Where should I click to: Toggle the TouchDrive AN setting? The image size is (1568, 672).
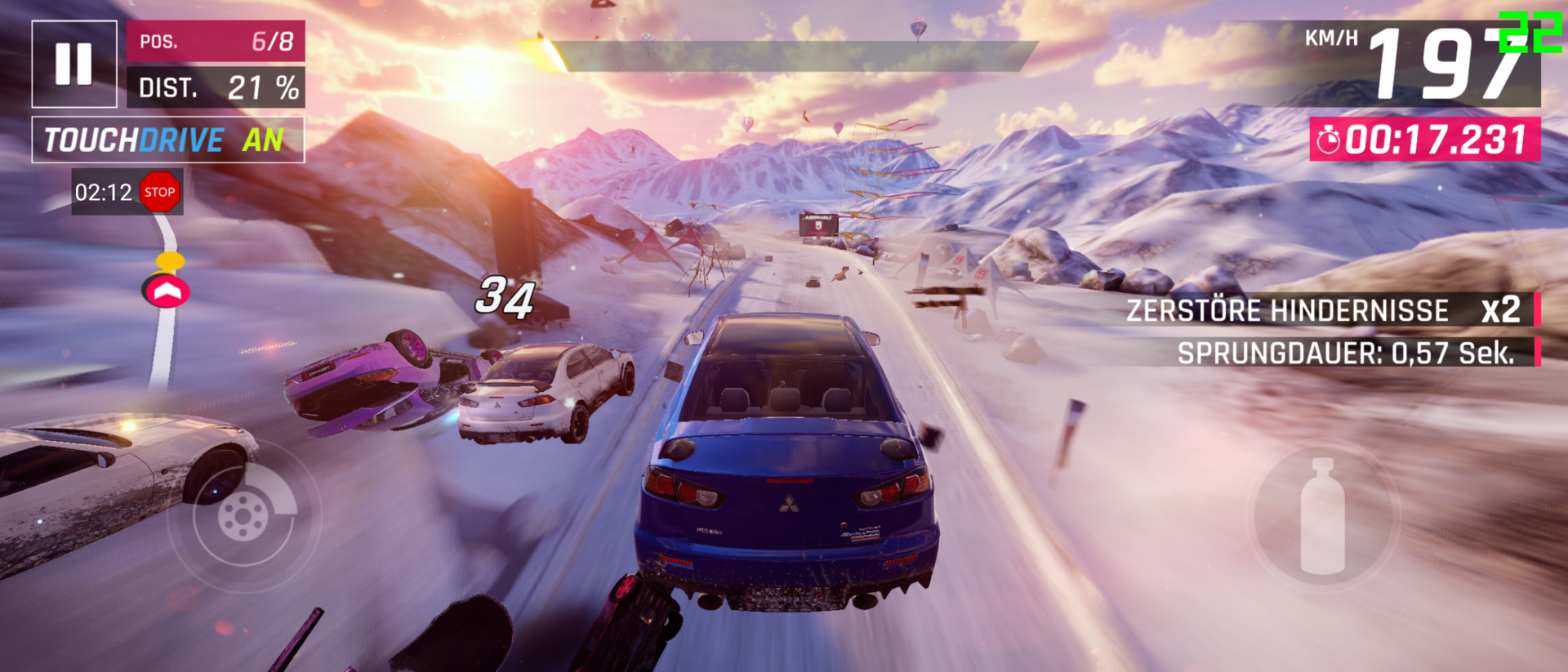[167, 140]
